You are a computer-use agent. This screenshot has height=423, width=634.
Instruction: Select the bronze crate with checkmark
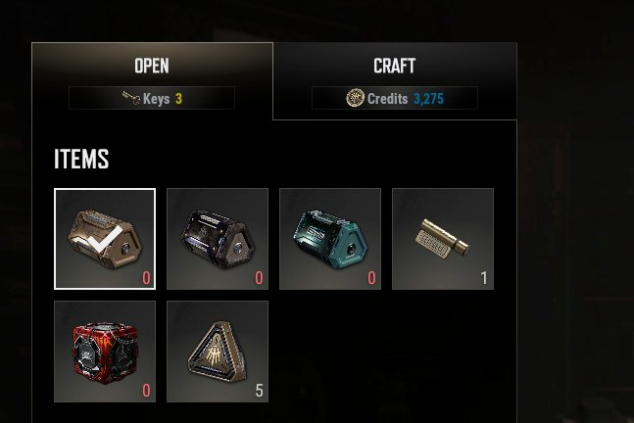105,238
